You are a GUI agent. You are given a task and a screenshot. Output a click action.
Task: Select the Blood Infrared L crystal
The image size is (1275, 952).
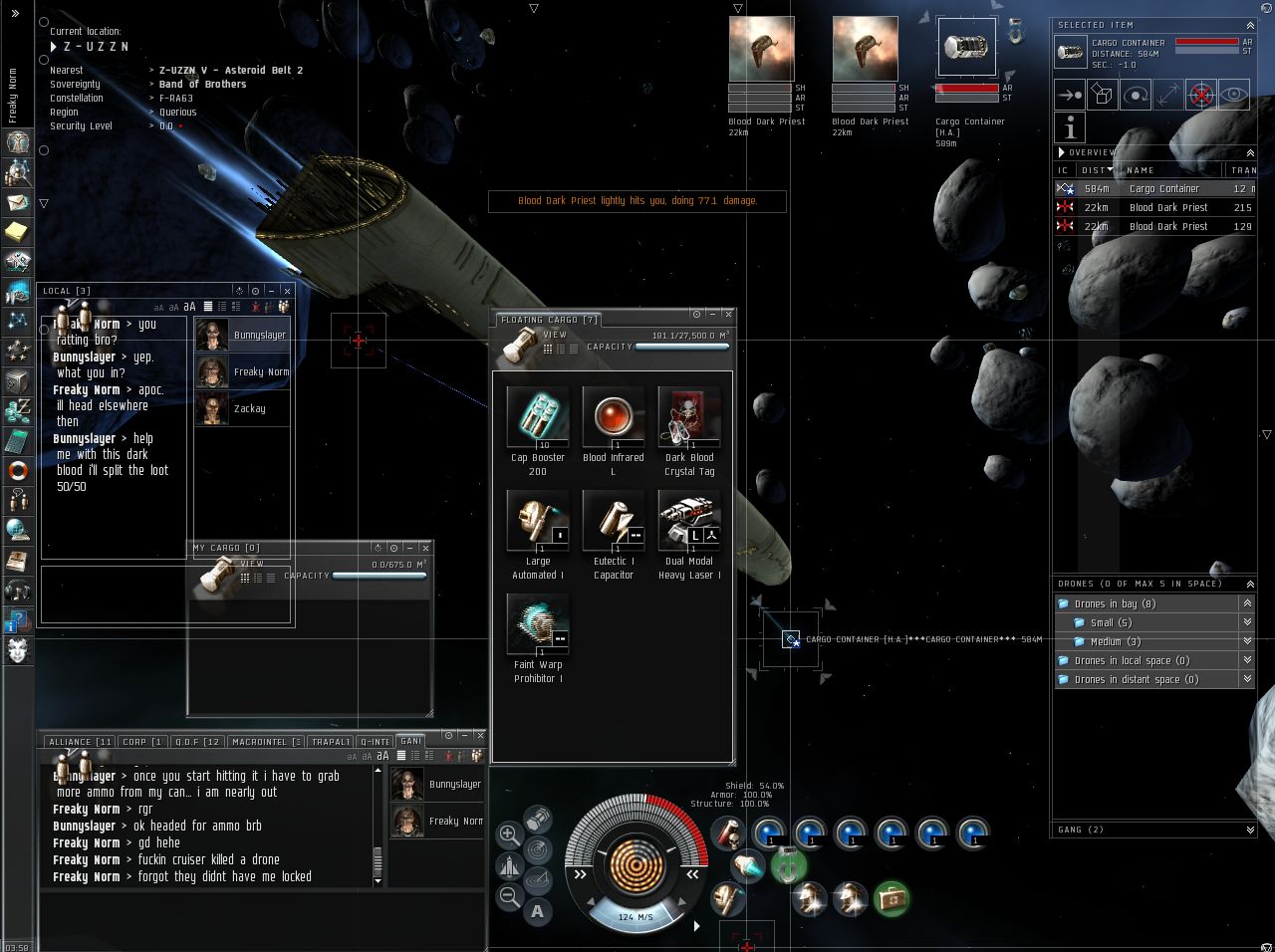point(614,417)
